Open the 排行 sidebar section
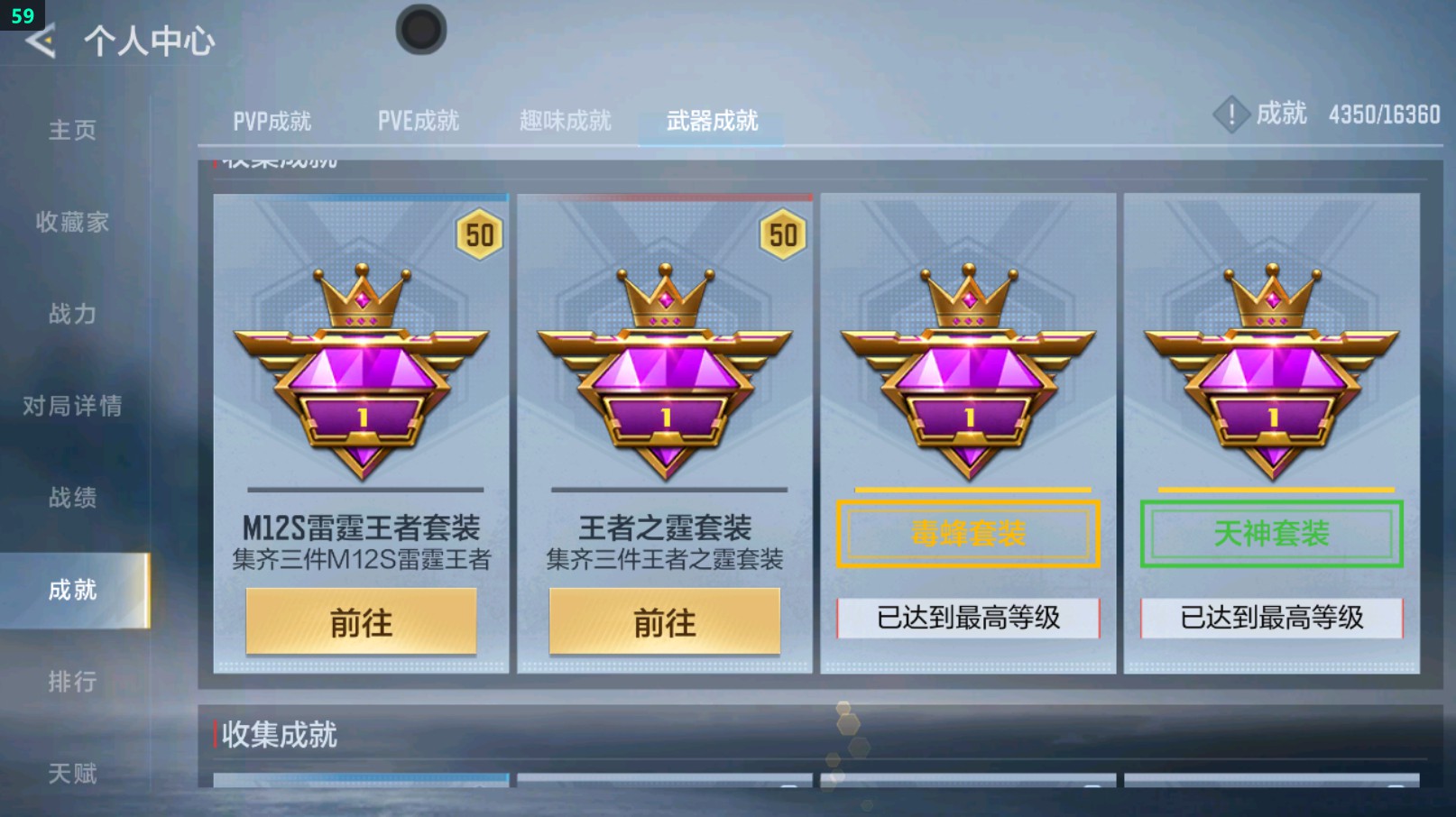1456x817 pixels. [72, 683]
